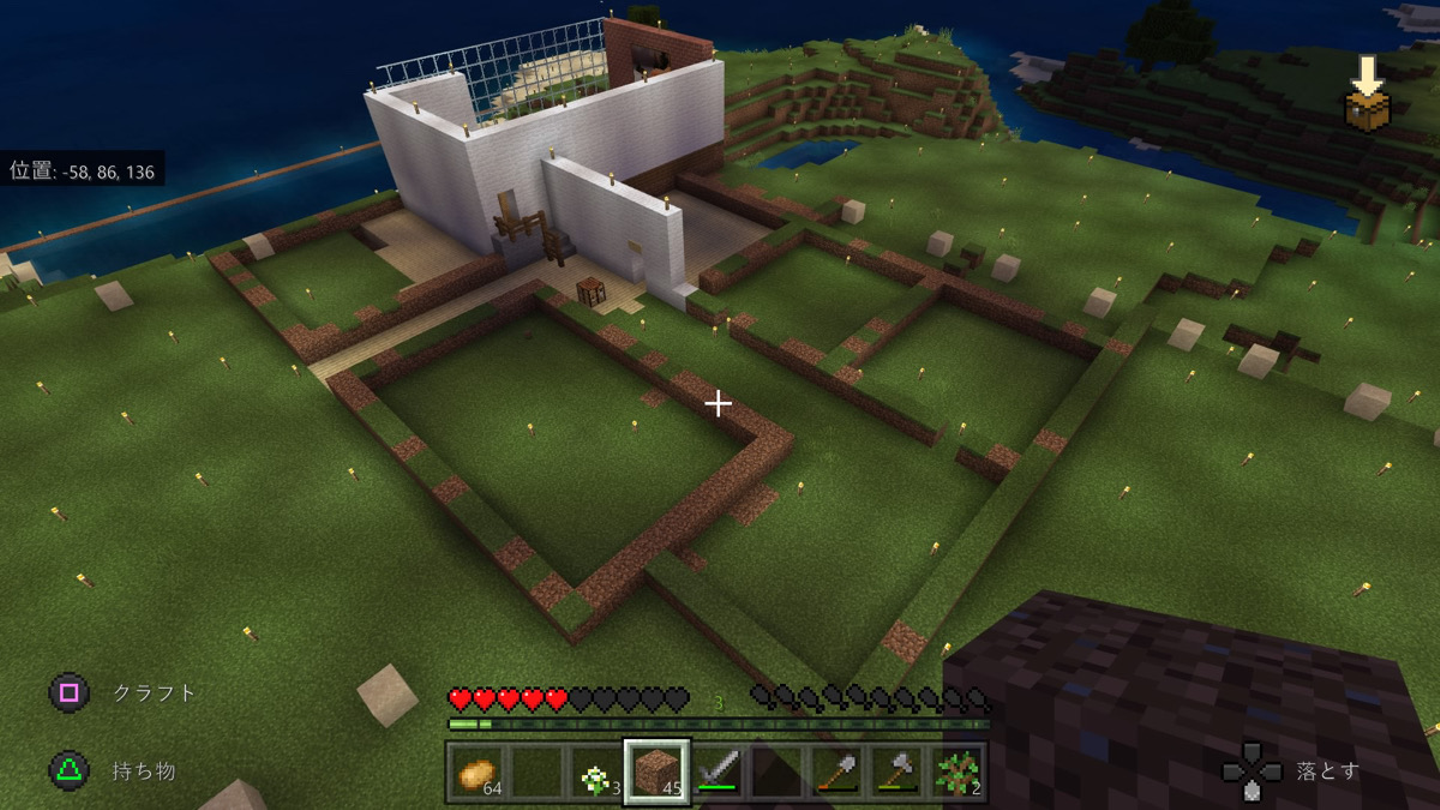The height and width of the screenshot is (810, 1440).
Task: Switch to the shovel hotbar slot
Action: pos(837,772)
